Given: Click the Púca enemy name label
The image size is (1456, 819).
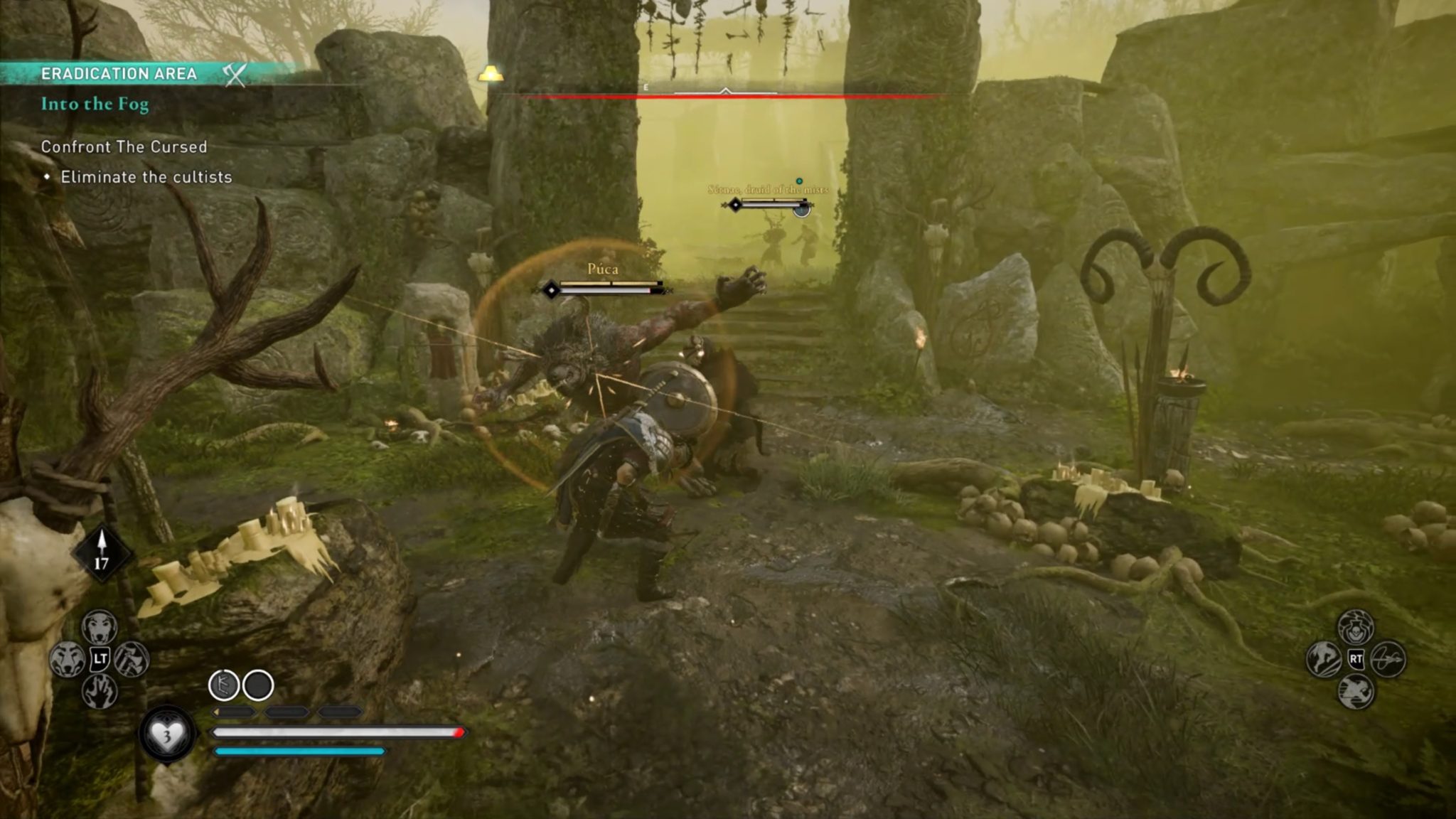Looking at the screenshot, I should [603, 269].
